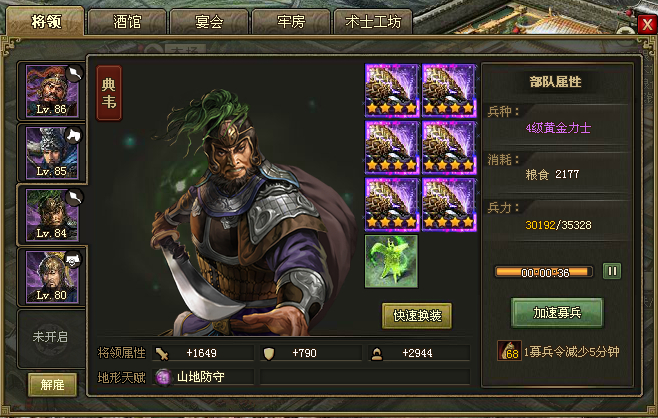Open the 牢房 tab
Screen dimensions: 658x418
coord(290,22)
